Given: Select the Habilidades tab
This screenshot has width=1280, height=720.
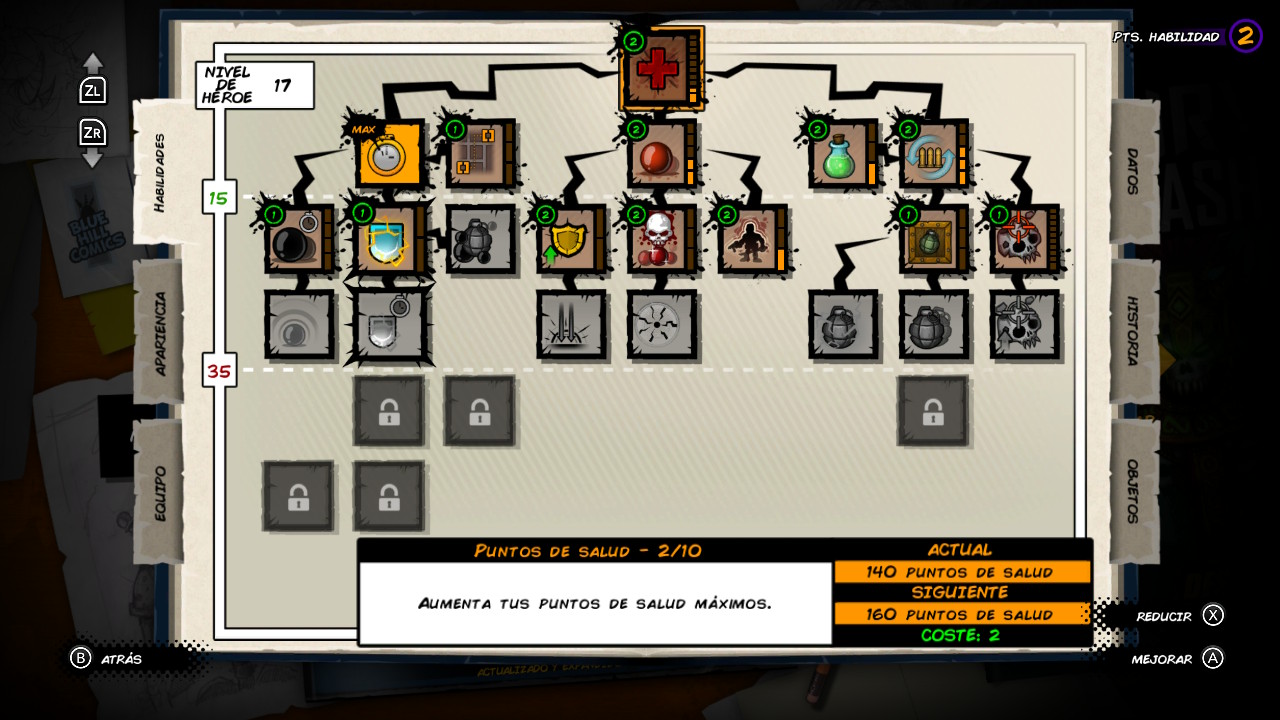Looking at the screenshot, I should [x=160, y=172].
